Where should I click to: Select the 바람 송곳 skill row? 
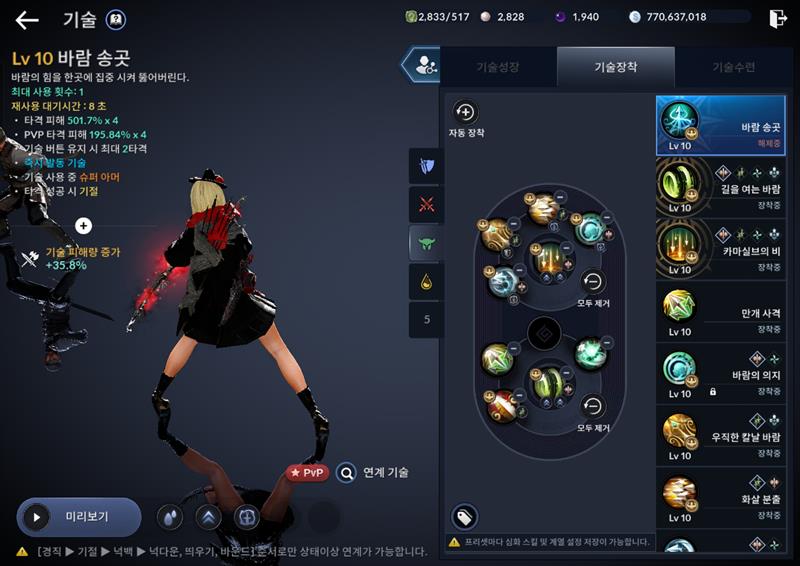click(720, 126)
